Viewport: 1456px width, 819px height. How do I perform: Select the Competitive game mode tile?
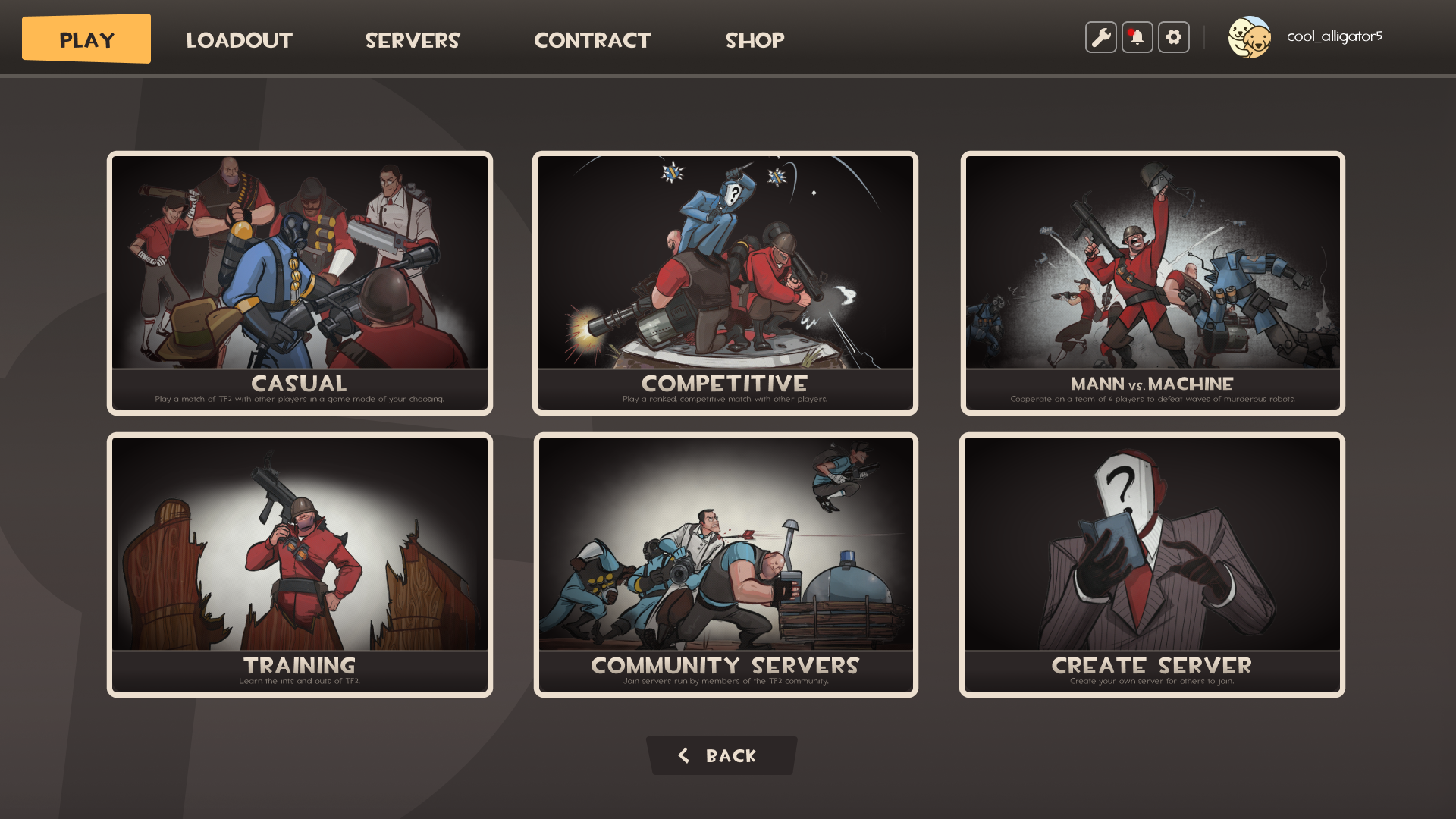click(x=724, y=282)
